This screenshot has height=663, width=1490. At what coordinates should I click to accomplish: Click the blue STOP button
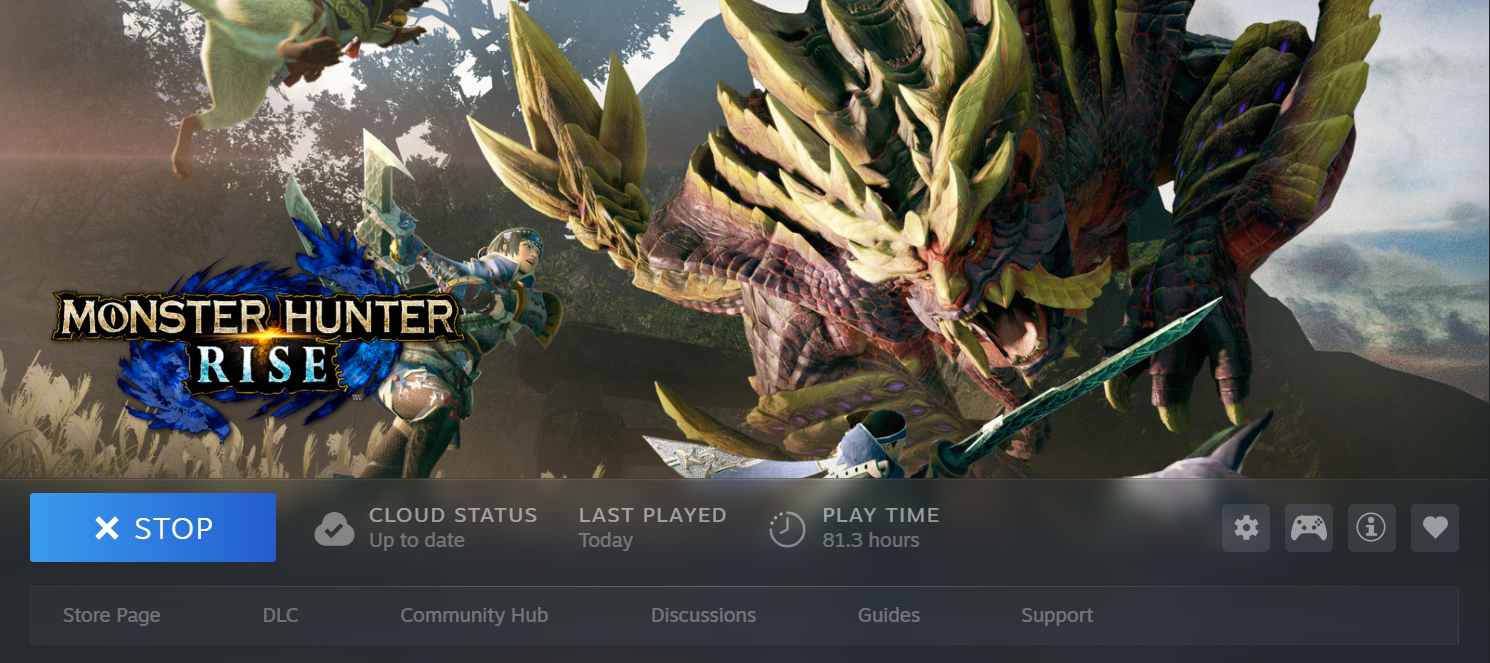[153, 528]
